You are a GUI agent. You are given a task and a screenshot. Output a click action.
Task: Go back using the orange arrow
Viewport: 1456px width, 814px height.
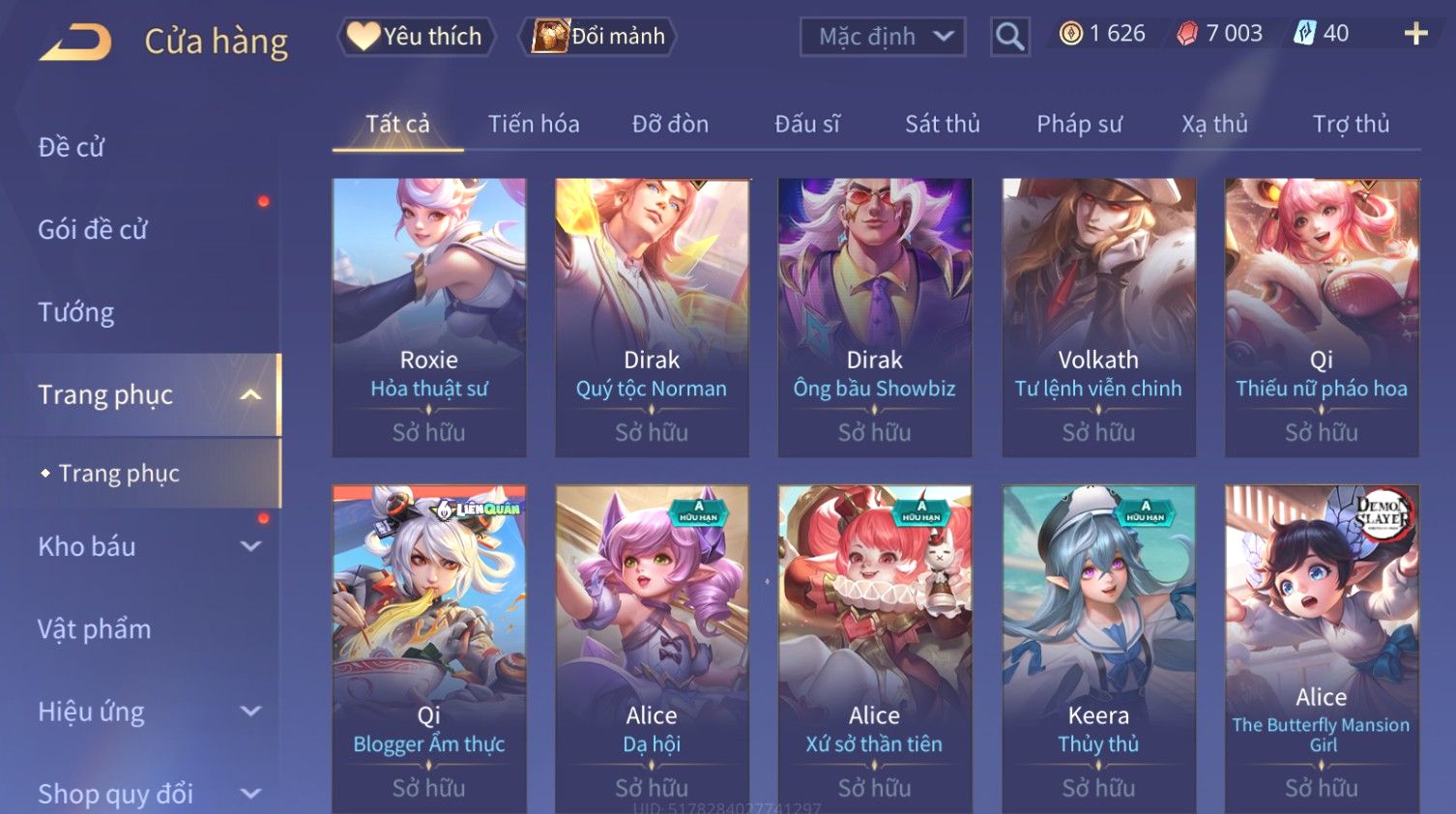76,42
